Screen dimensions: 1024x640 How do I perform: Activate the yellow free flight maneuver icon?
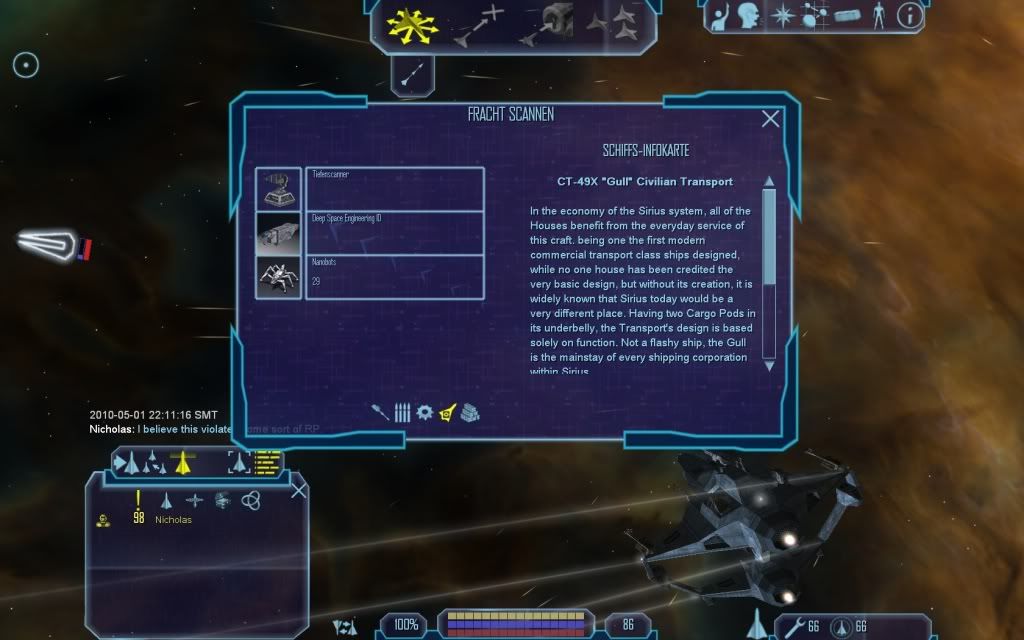tap(407, 24)
